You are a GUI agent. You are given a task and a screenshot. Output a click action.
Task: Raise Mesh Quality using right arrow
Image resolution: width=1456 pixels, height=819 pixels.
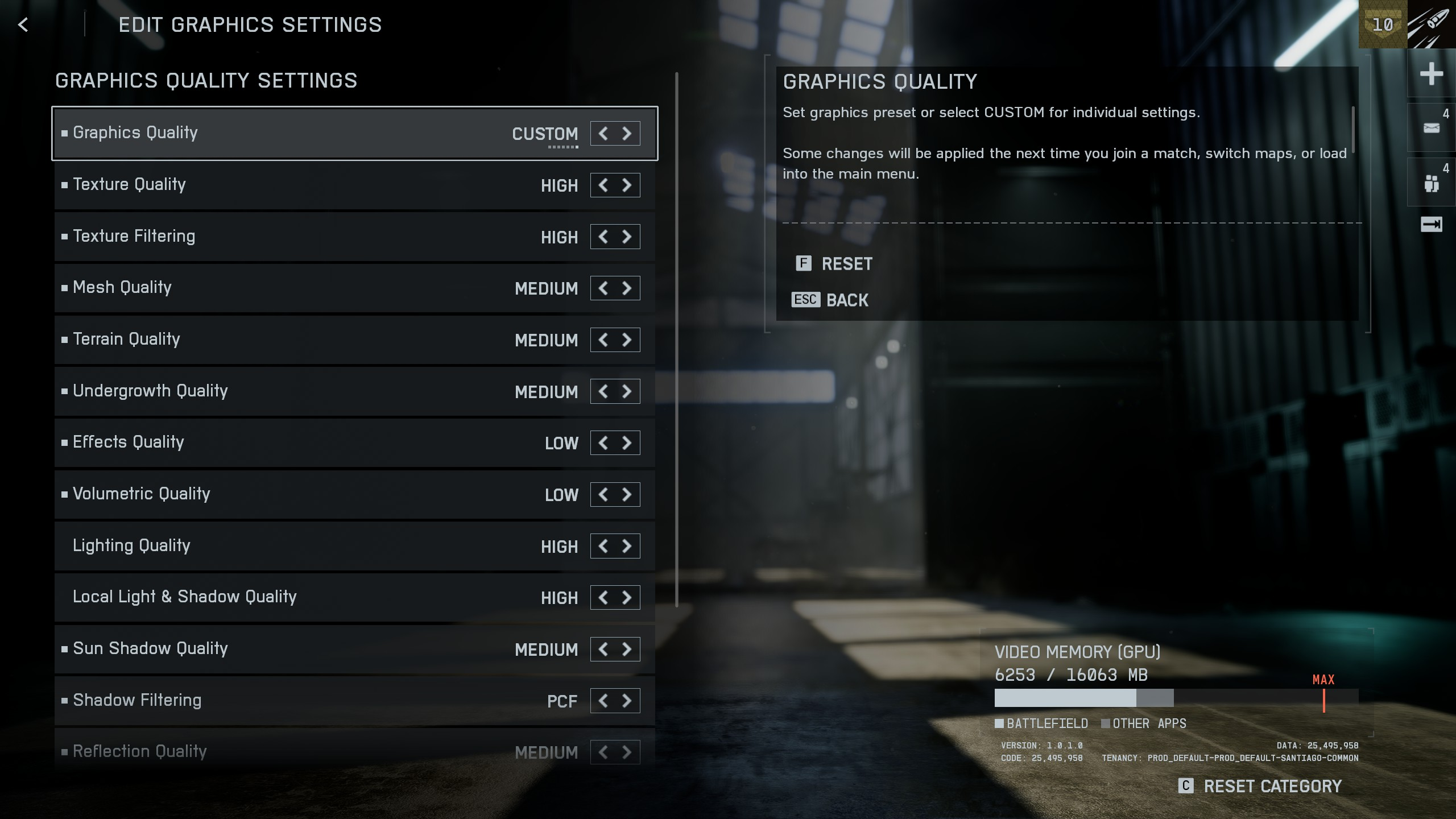pos(627,288)
